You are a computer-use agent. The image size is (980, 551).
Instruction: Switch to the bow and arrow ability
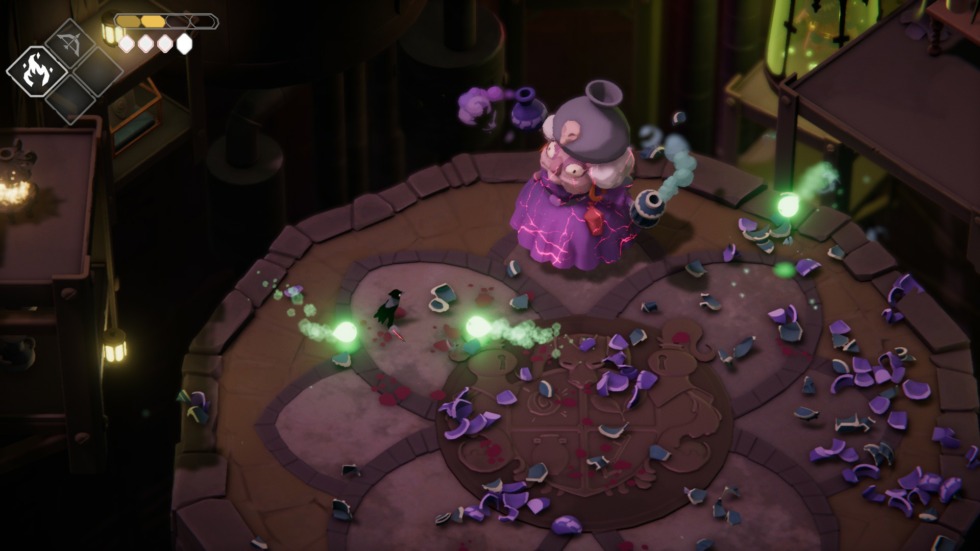(70, 43)
